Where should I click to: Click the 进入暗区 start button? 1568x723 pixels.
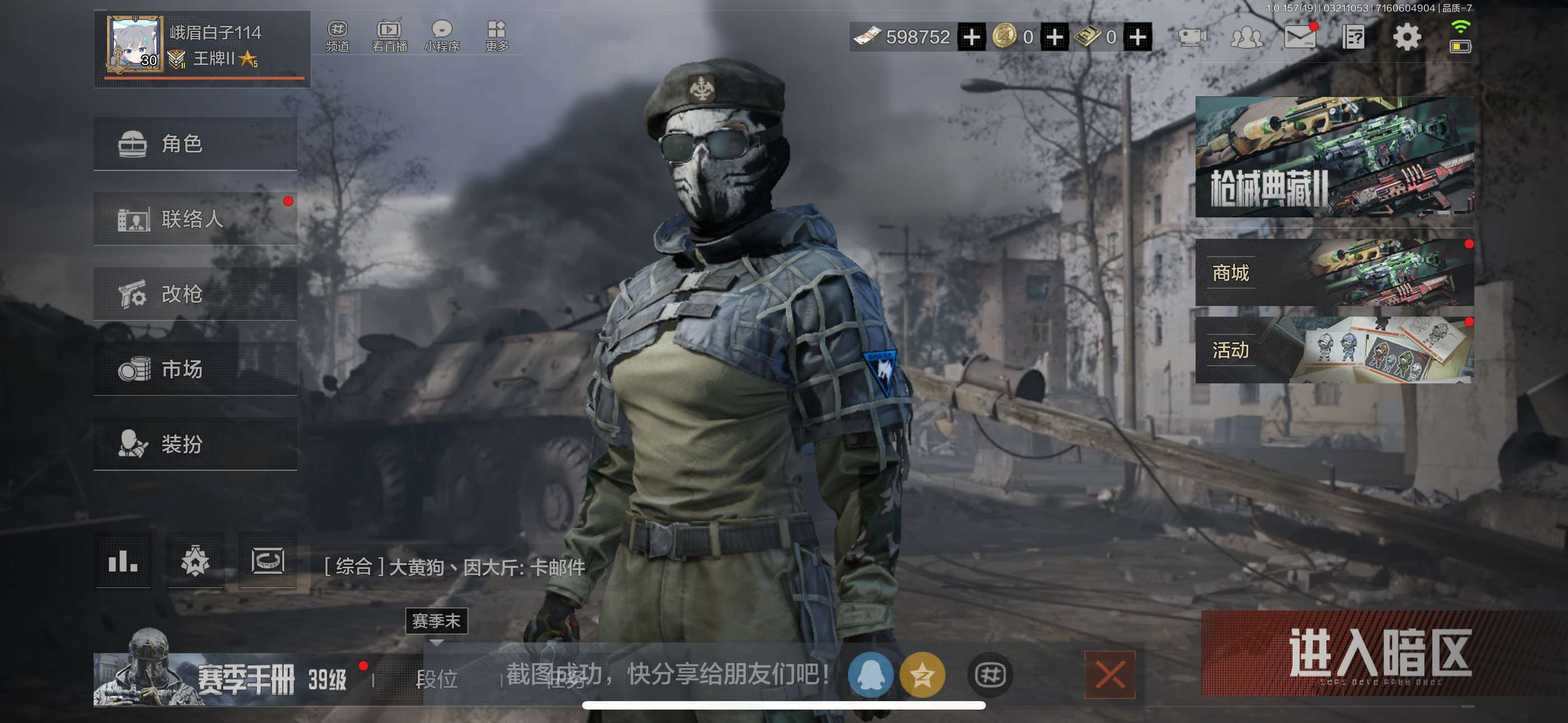coord(1380,654)
